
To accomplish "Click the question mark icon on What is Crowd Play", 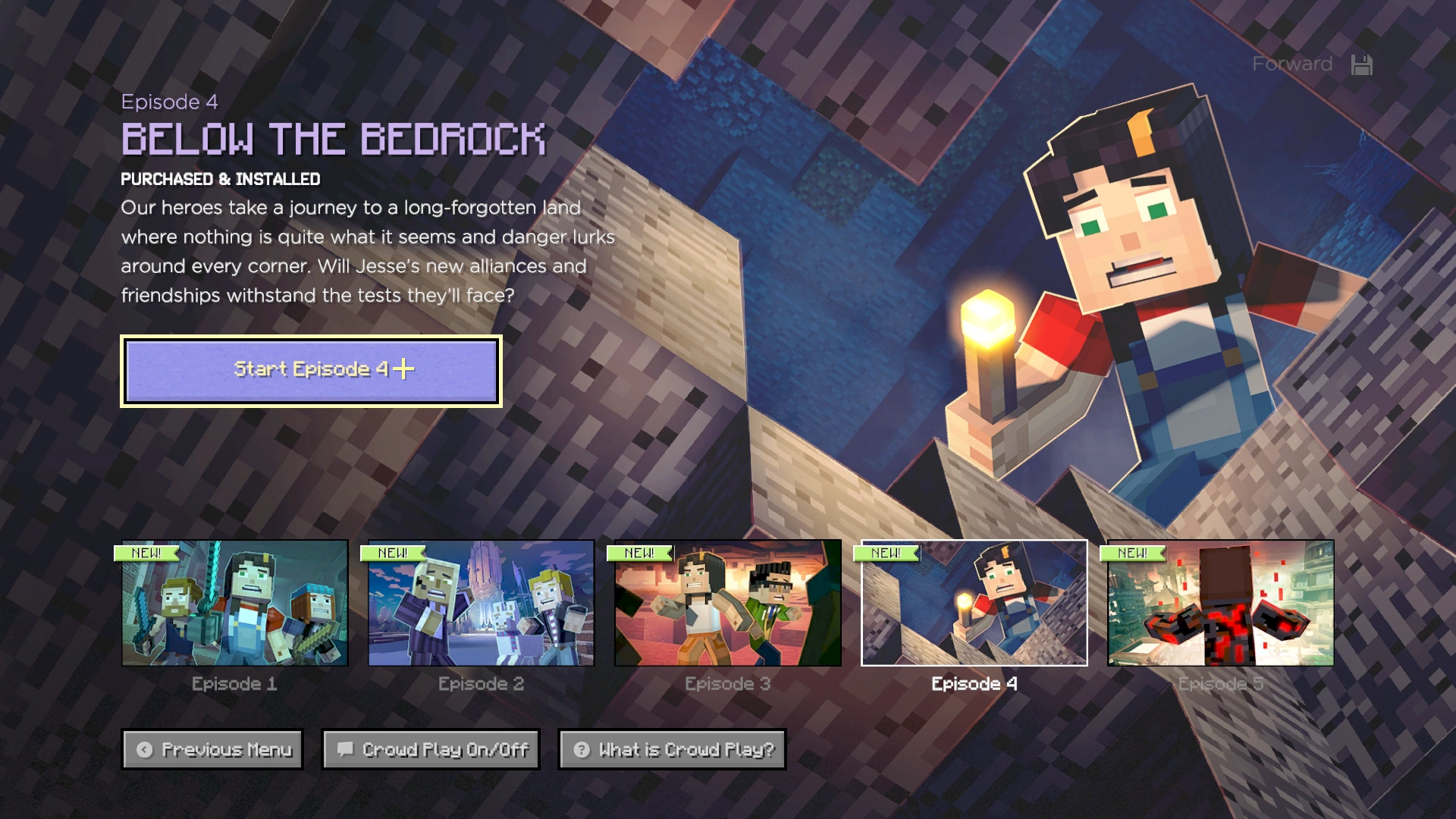I will (x=581, y=750).
